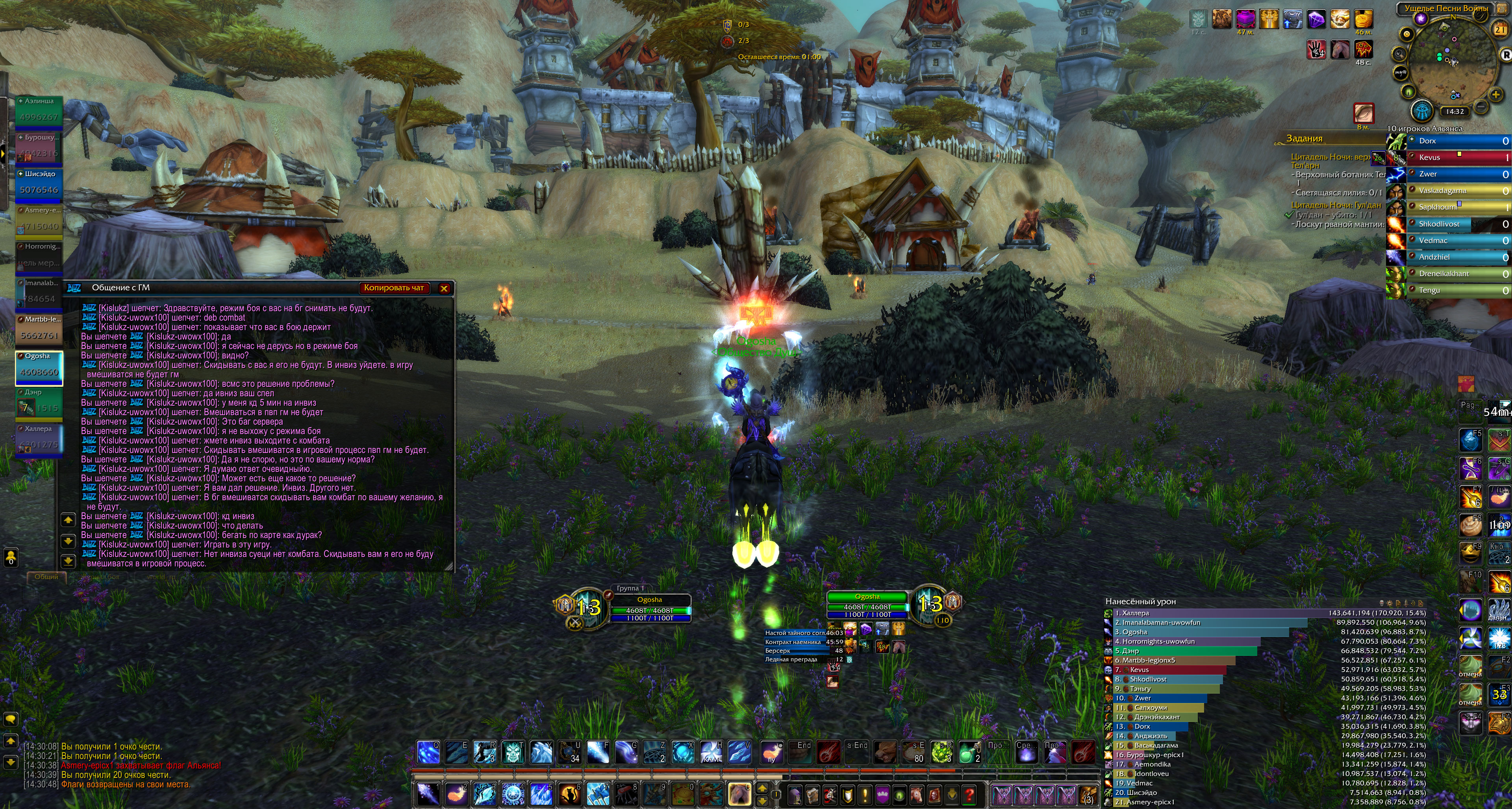This screenshot has width=1512, height=809.
Task: Target Shkodlivost in the enemy frames
Action: coord(1456,224)
